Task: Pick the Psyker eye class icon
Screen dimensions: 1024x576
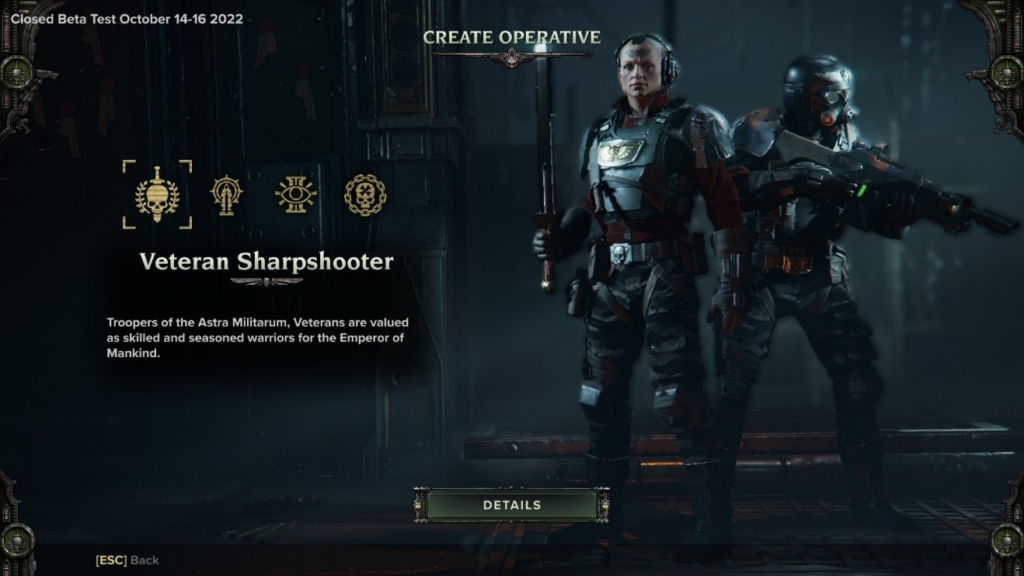Action: [296, 194]
